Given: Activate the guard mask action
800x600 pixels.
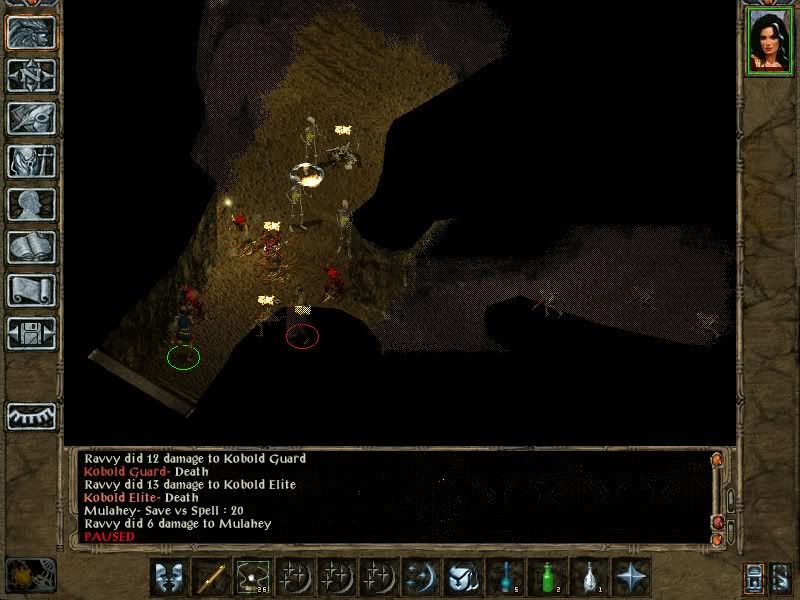Looking at the screenshot, I should (169, 577).
